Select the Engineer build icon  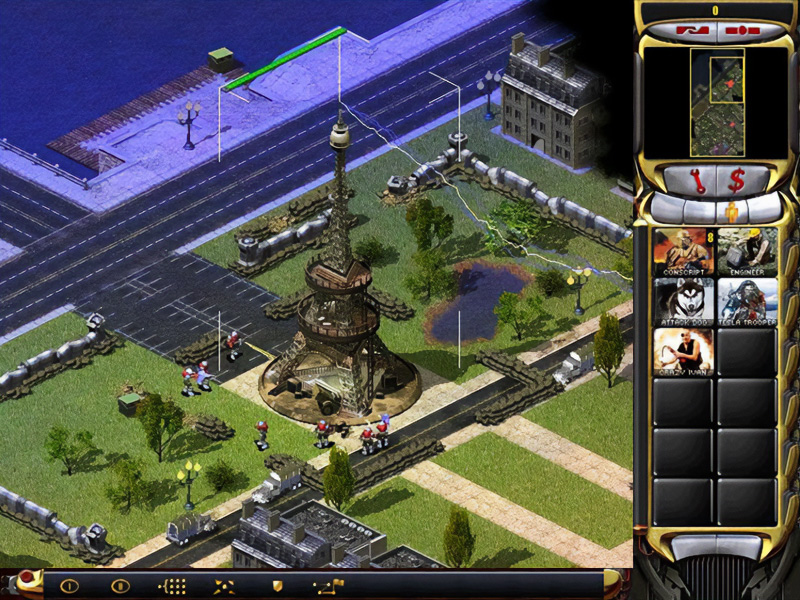tap(747, 251)
